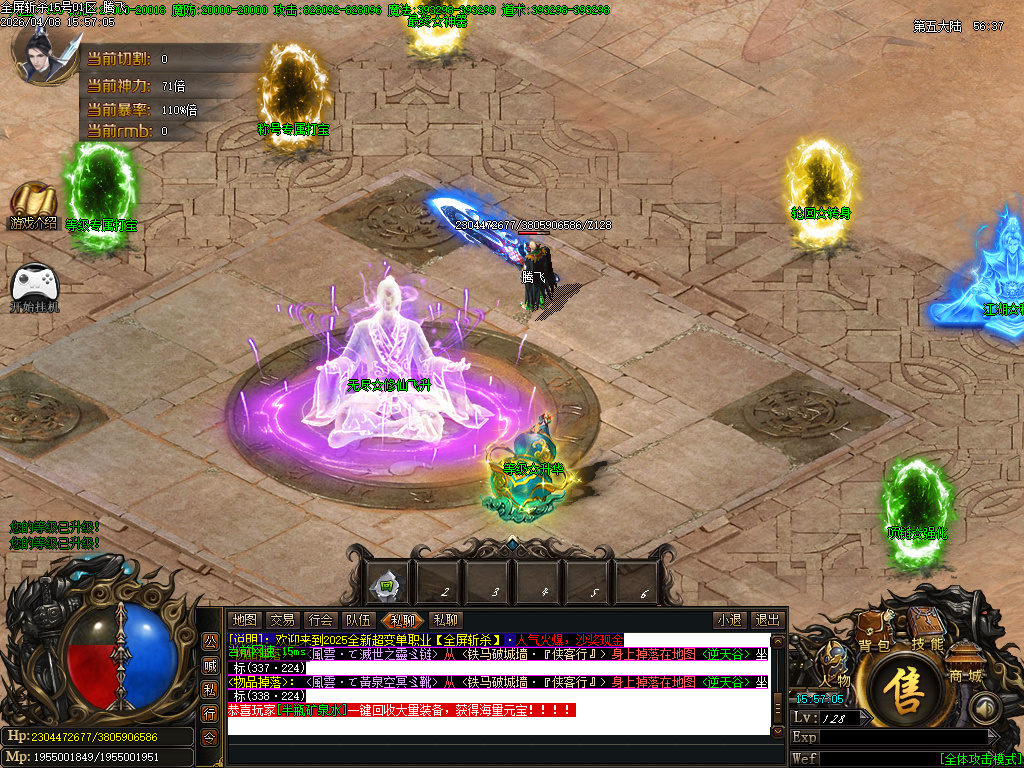Screen dimensions: 1024x768
Task: Select the 喊 shout chat channel
Action: (x=210, y=665)
